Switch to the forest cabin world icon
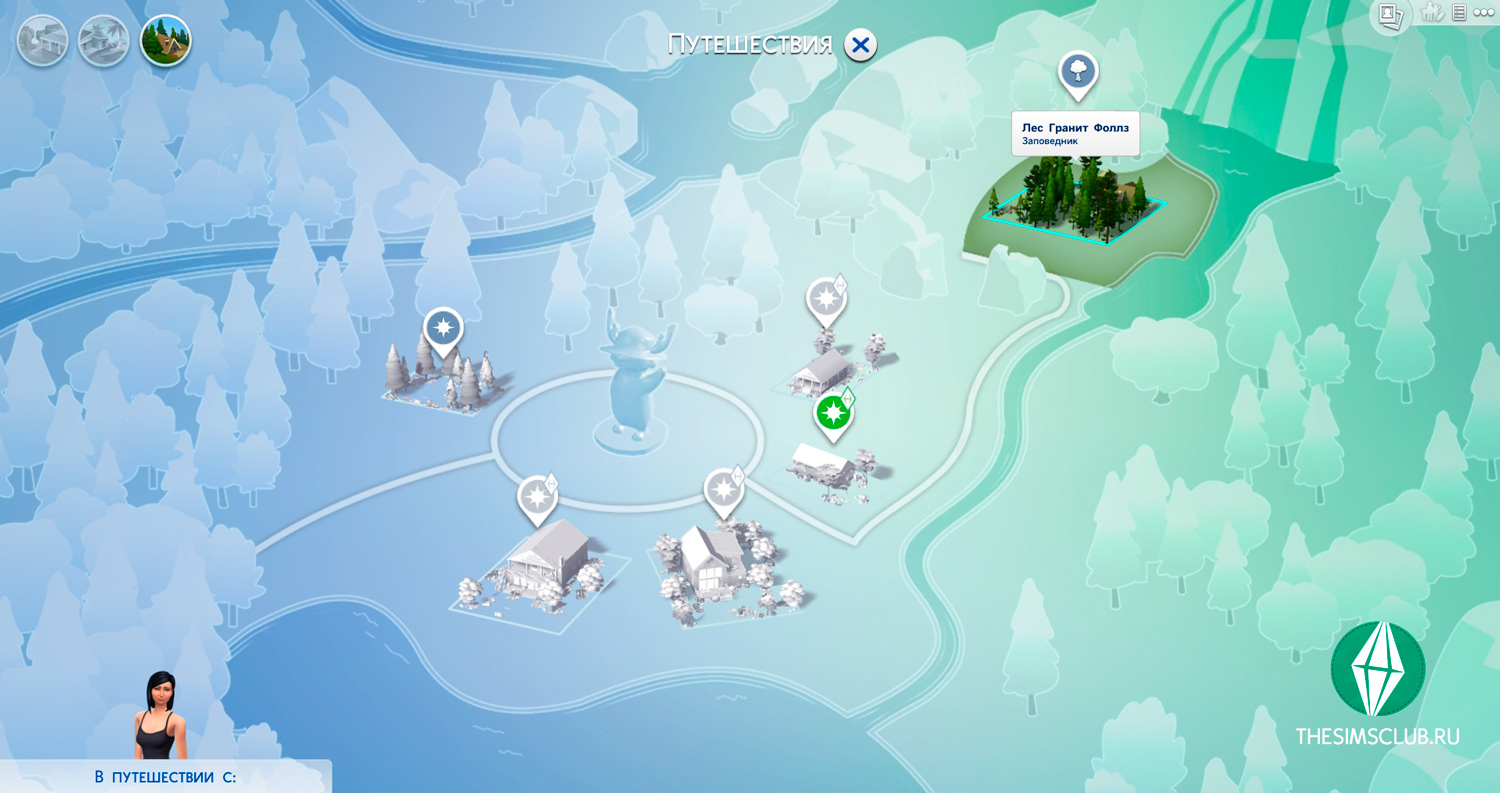1500x793 pixels. 165,41
